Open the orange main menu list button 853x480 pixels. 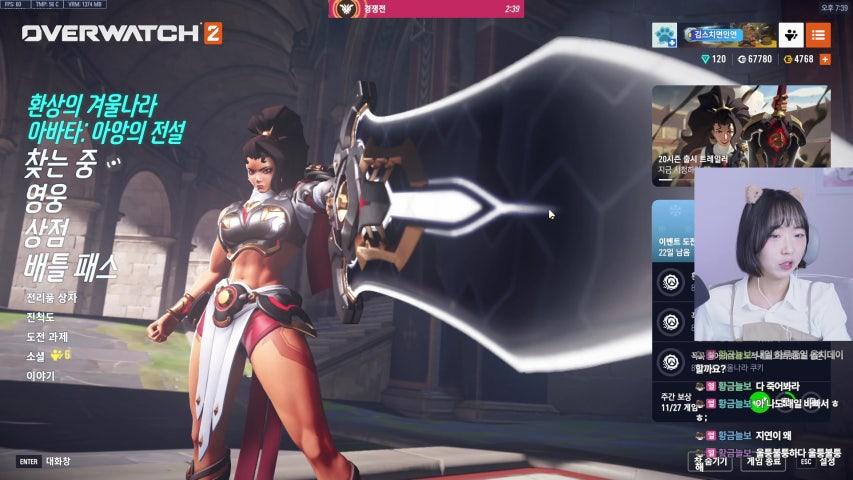[x=818, y=36]
